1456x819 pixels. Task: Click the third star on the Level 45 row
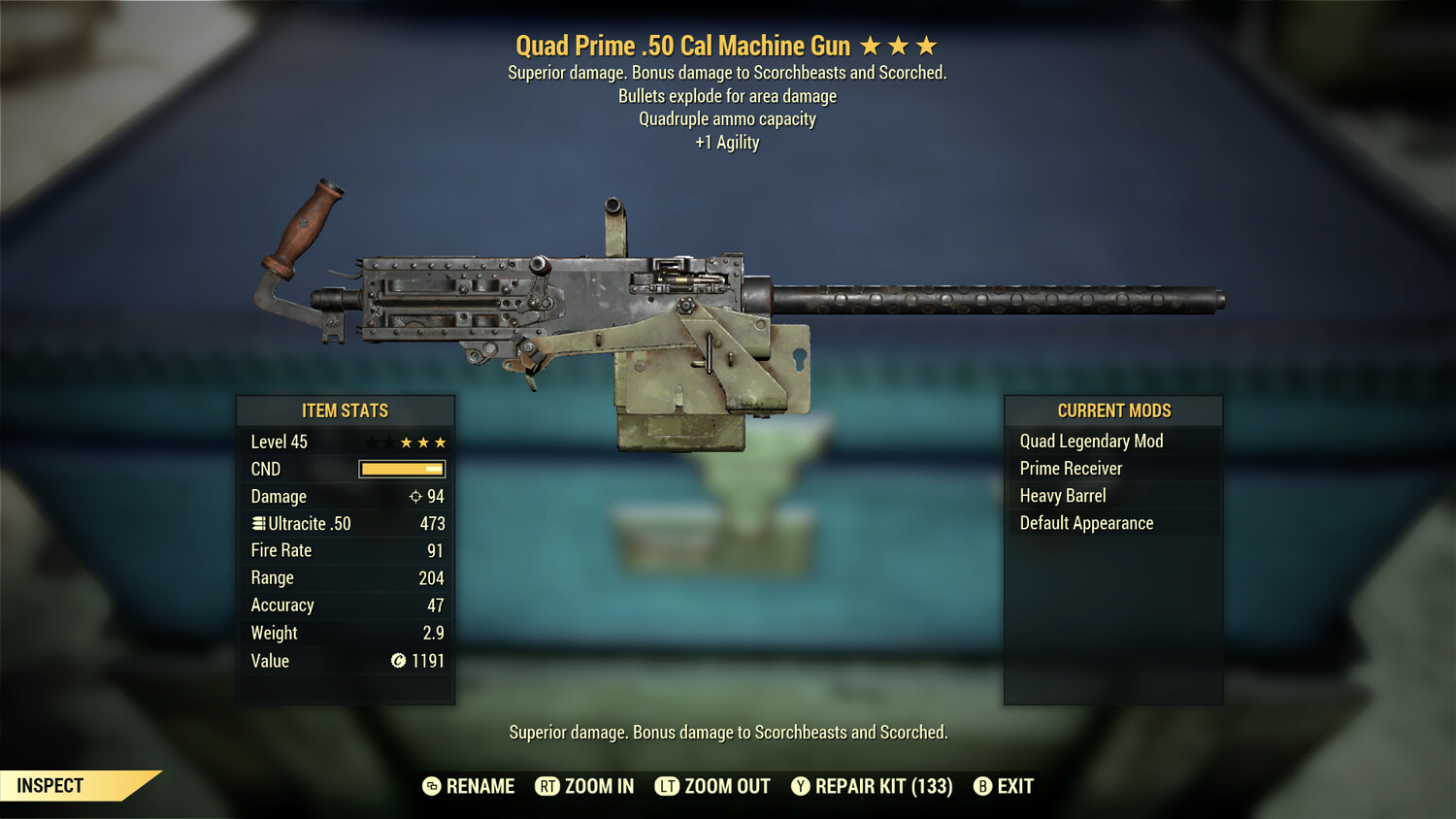(442, 442)
